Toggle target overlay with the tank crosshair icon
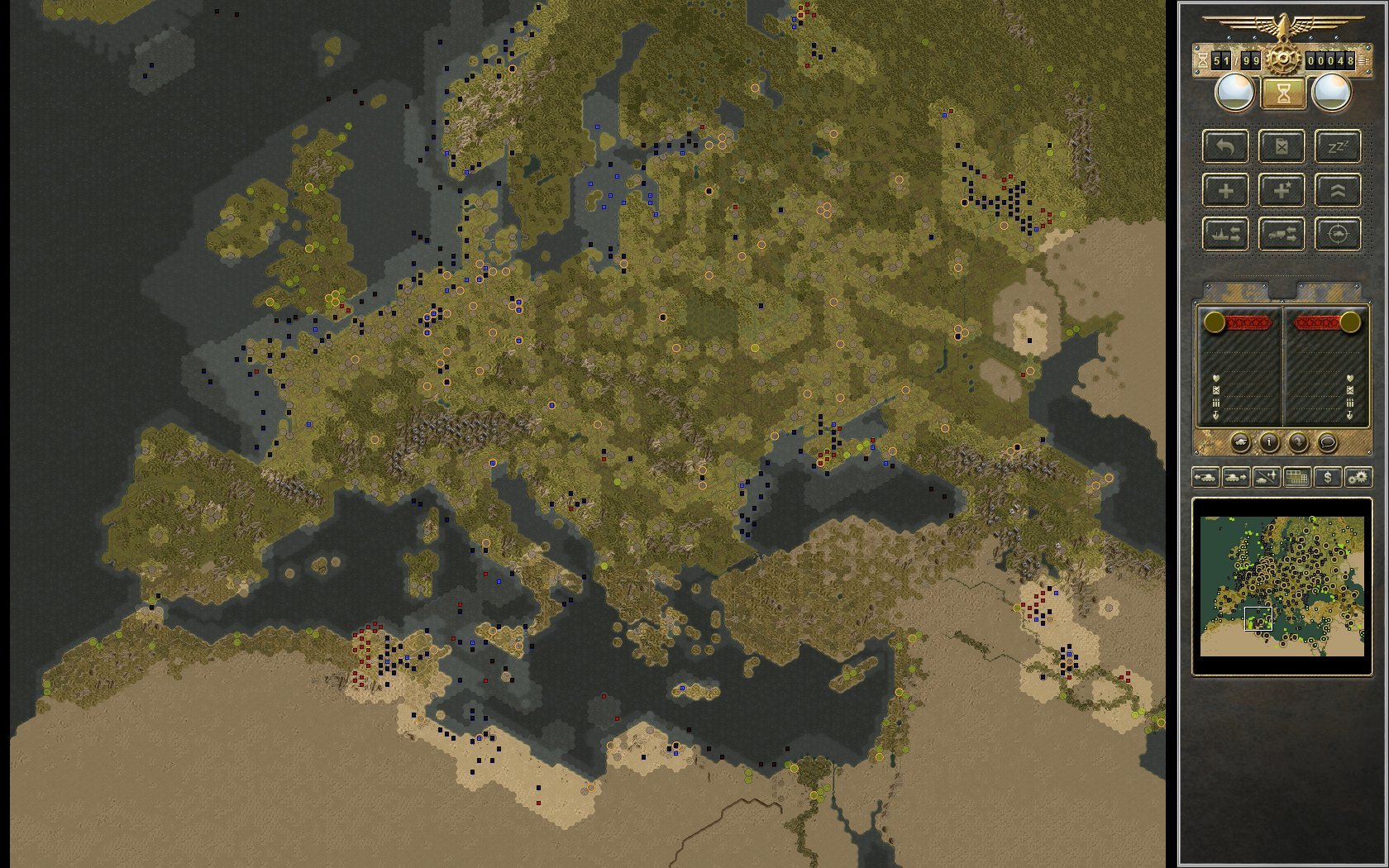The height and width of the screenshot is (868, 1389). coord(1337,234)
